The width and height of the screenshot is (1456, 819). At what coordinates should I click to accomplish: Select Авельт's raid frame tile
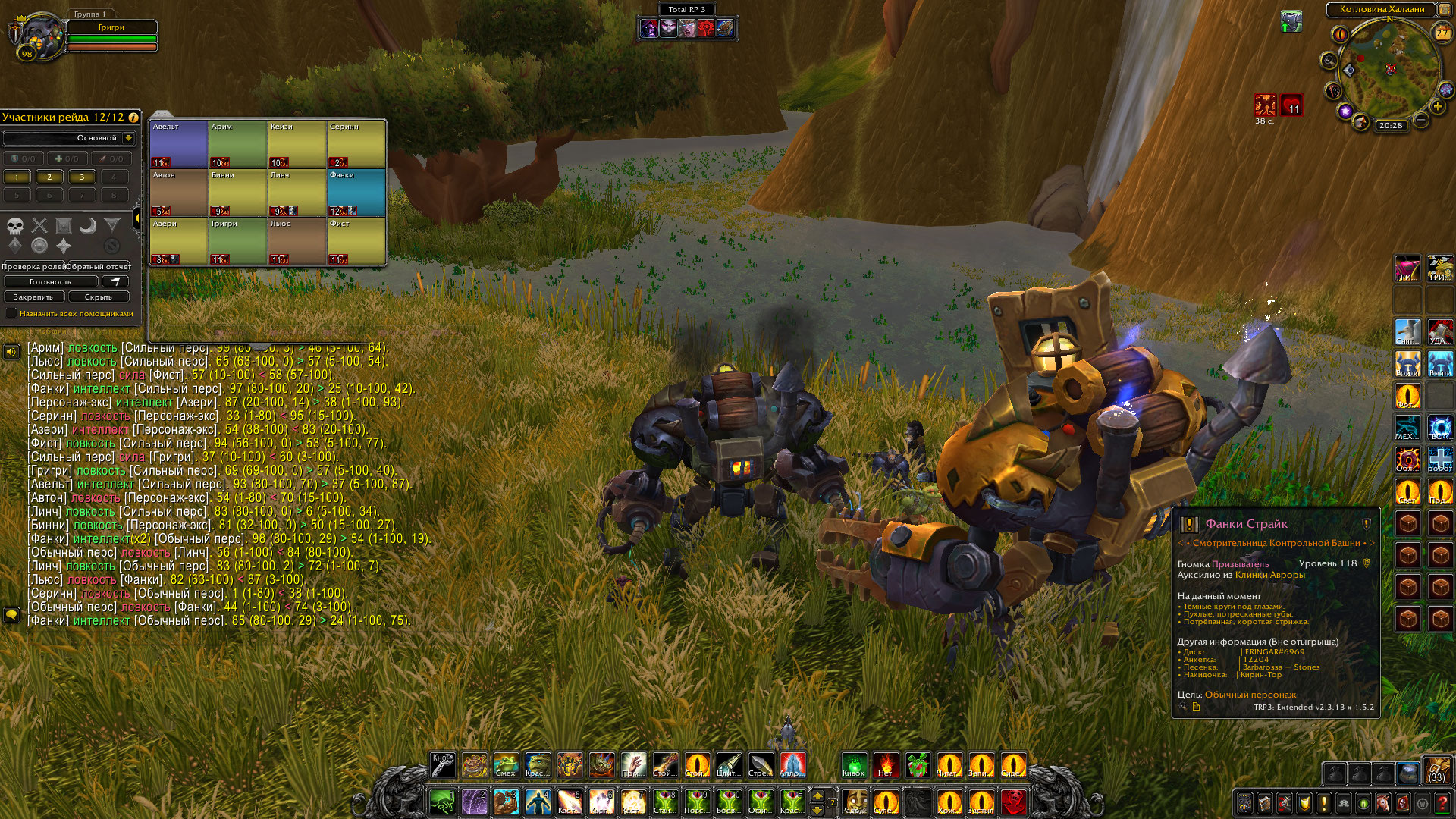179,144
